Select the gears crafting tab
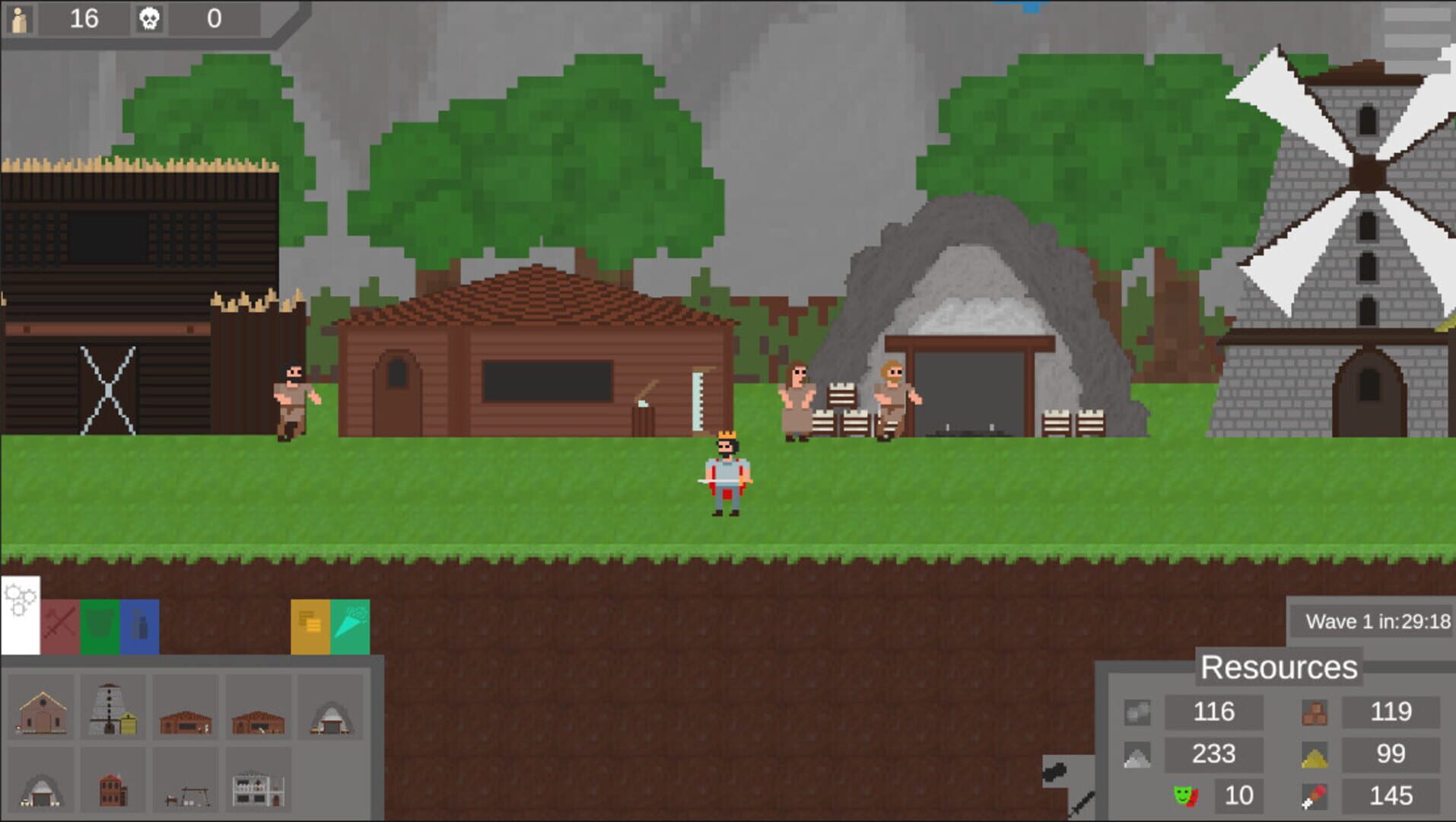The height and width of the screenshot is (822, 1456). pos(21,614)
